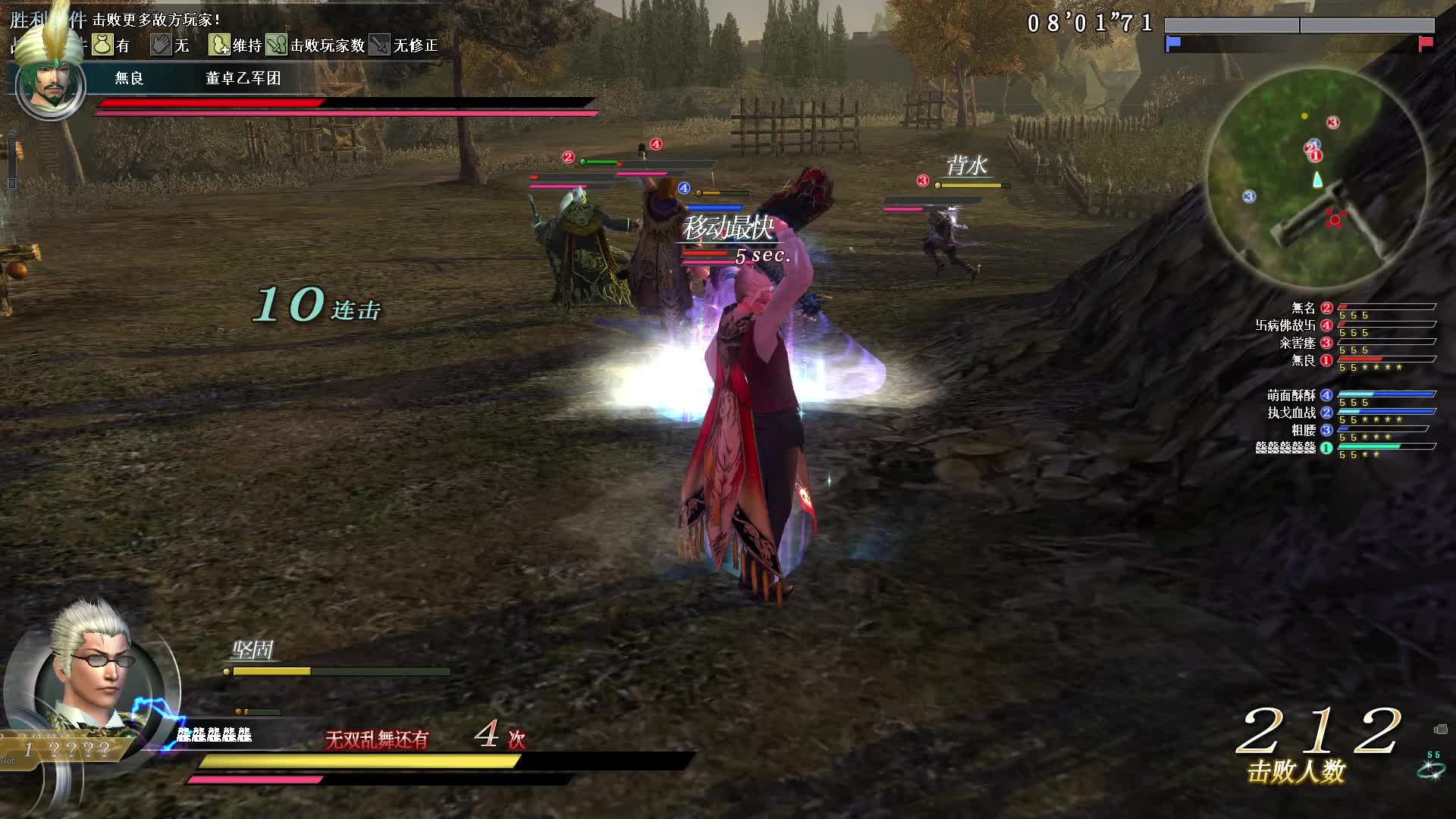Viewport: 1456px width, 819px height.
Task: Click the 击败玩家数 rule icon
Action: point(276,45)
